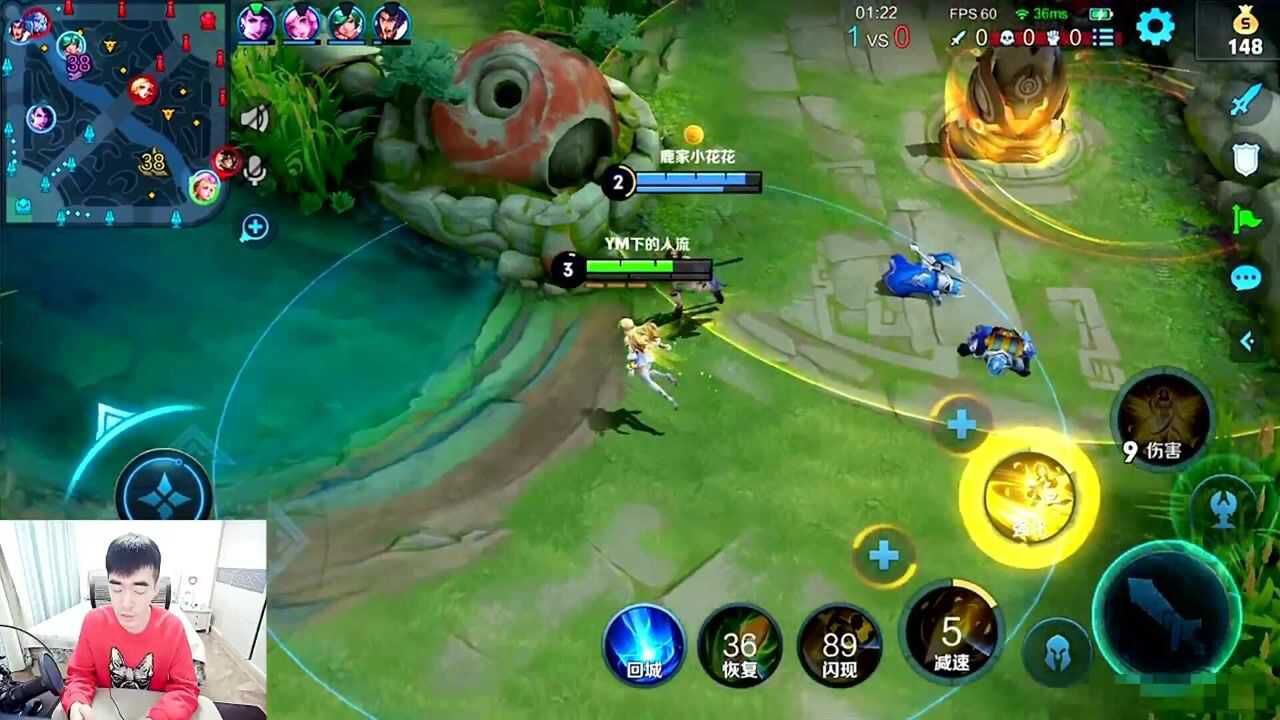This screenshot has height=720, width=1280.
Task: Open the gear settings menu
Action: click(1155, 27)
